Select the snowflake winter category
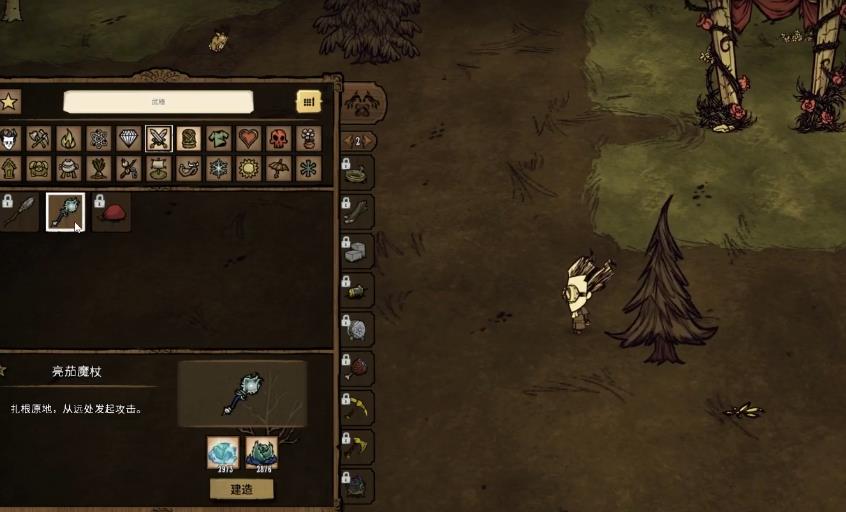Screen dimensions: 846x512 (218, 168)
